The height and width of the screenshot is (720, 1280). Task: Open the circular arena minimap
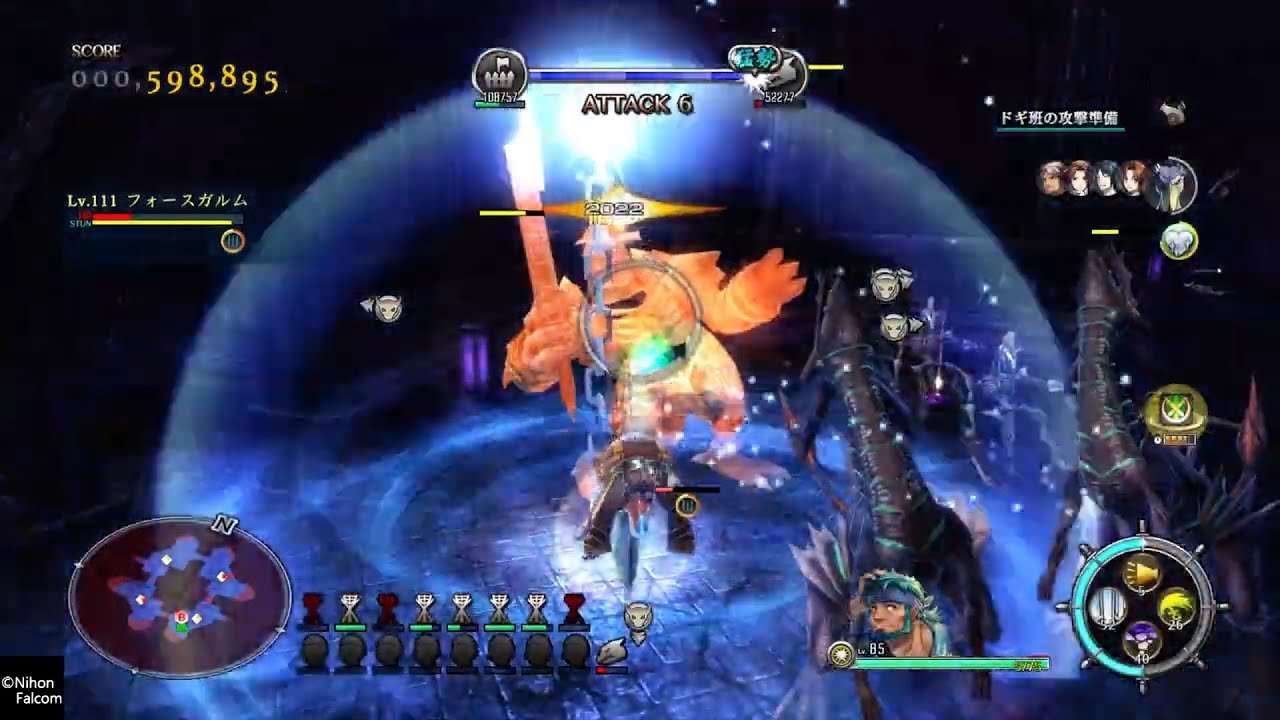point(180,598)
